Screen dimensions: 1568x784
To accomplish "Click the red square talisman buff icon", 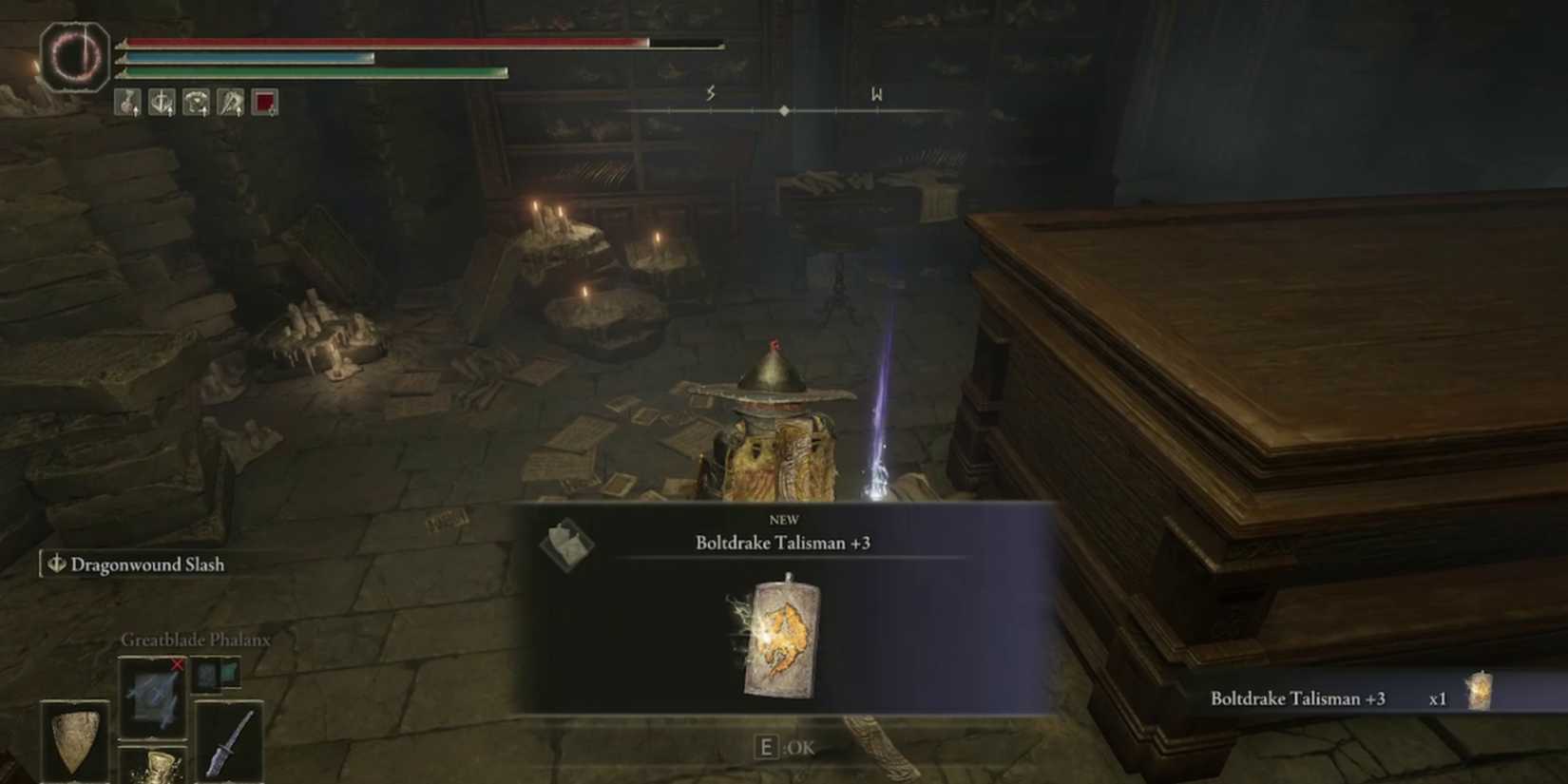I will point(264,103).
